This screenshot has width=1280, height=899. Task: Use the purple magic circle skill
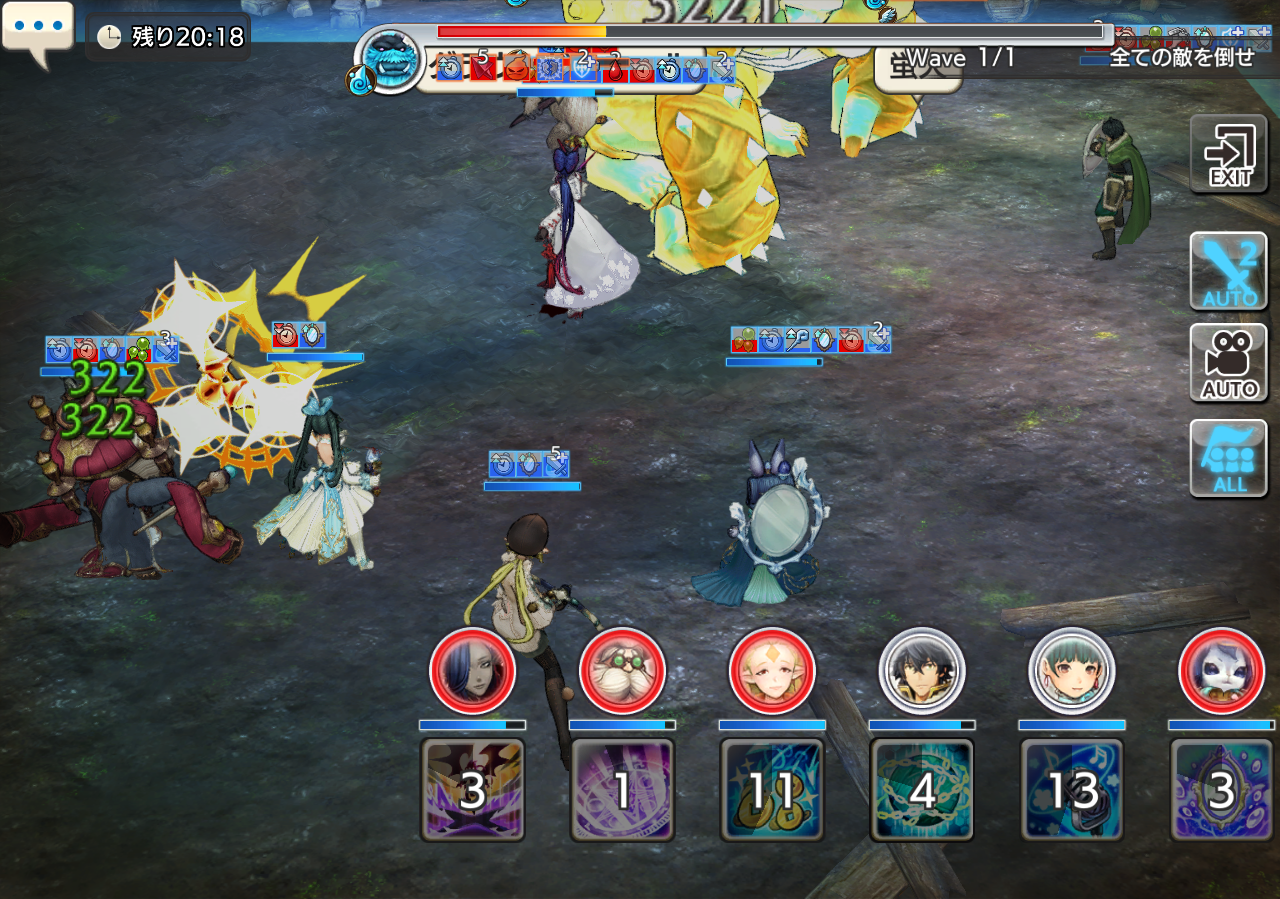click(x=622, y=790)
